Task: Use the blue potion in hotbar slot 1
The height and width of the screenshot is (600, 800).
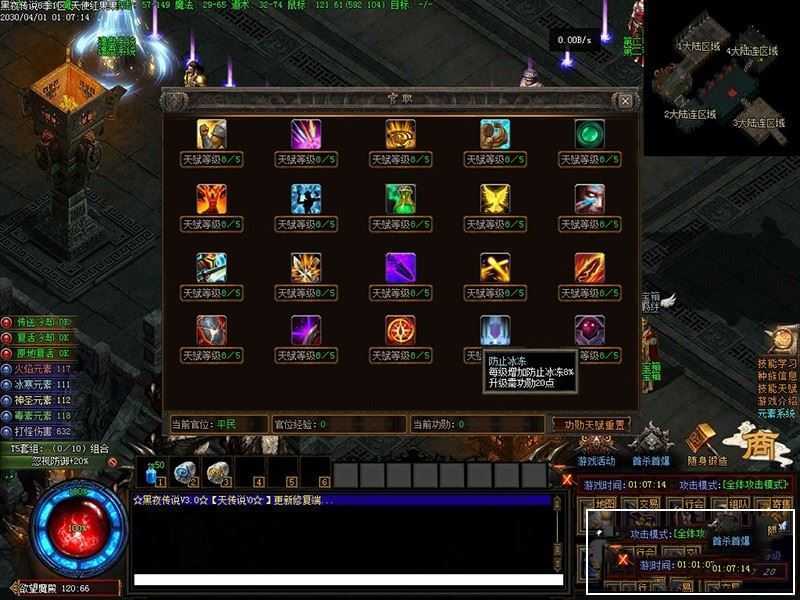Action: click(154, 471)
